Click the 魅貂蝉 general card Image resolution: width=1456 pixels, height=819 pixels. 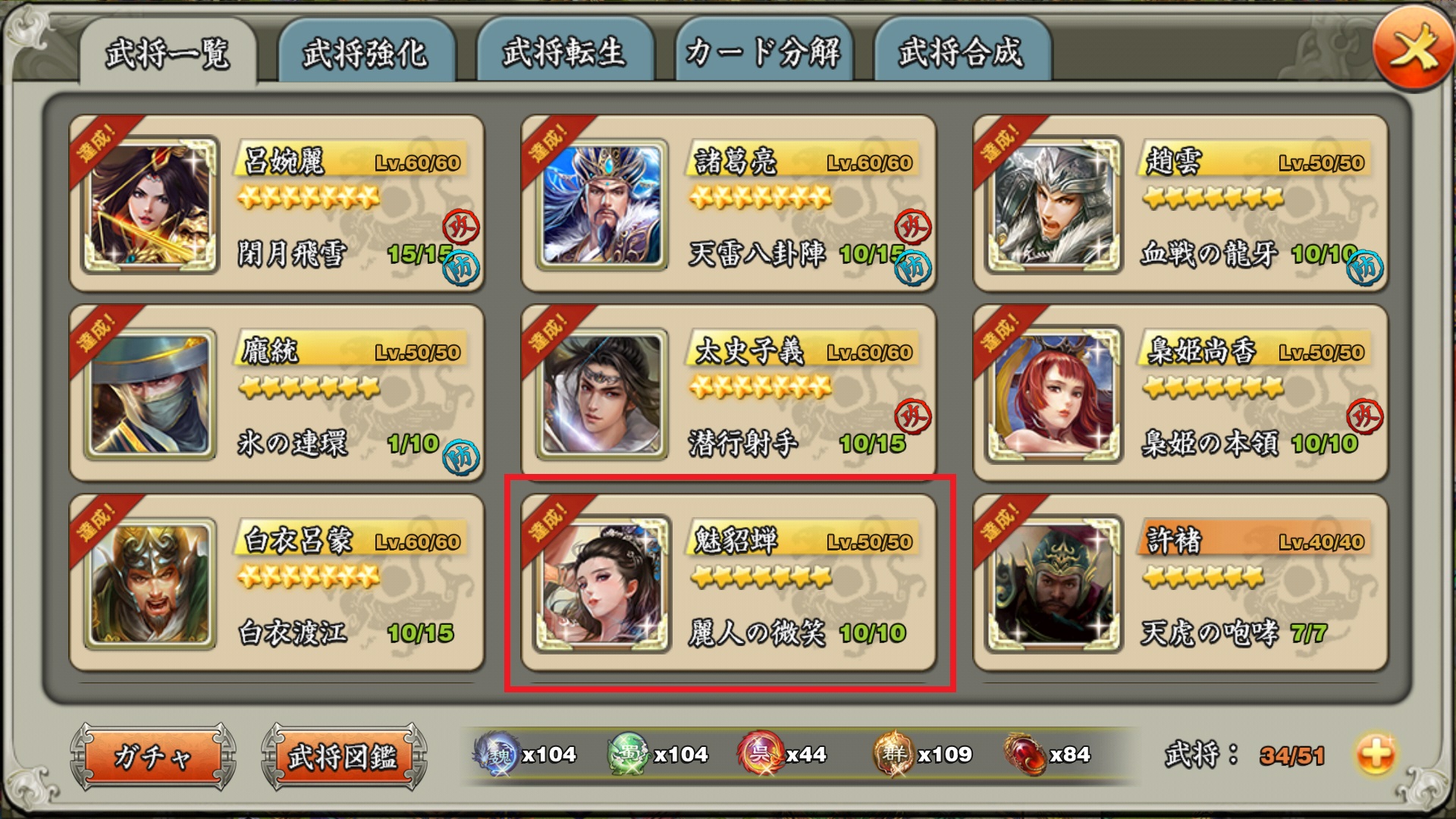[728, 582]
